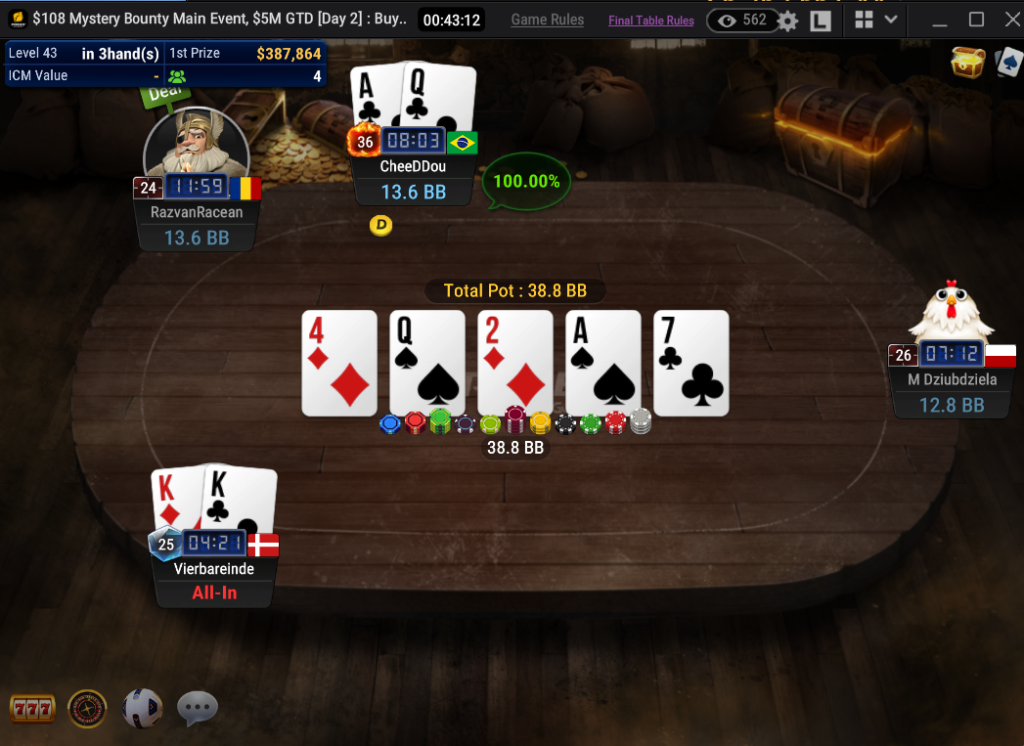
Task: Open the roulette wheel game
Action: tap(87, 709)
